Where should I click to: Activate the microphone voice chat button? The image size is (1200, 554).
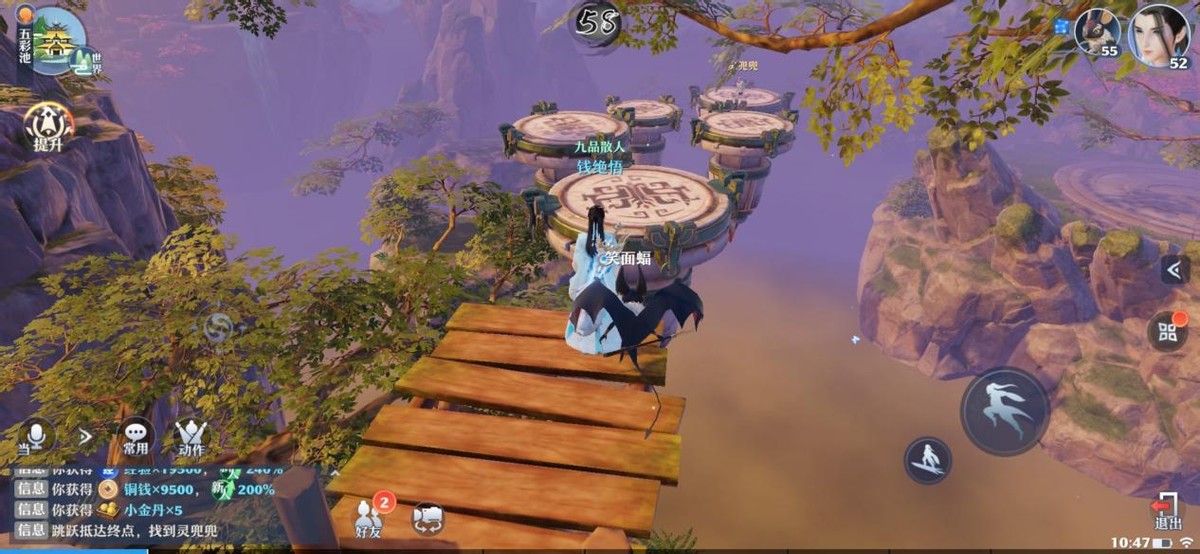(x=36, y=435)
